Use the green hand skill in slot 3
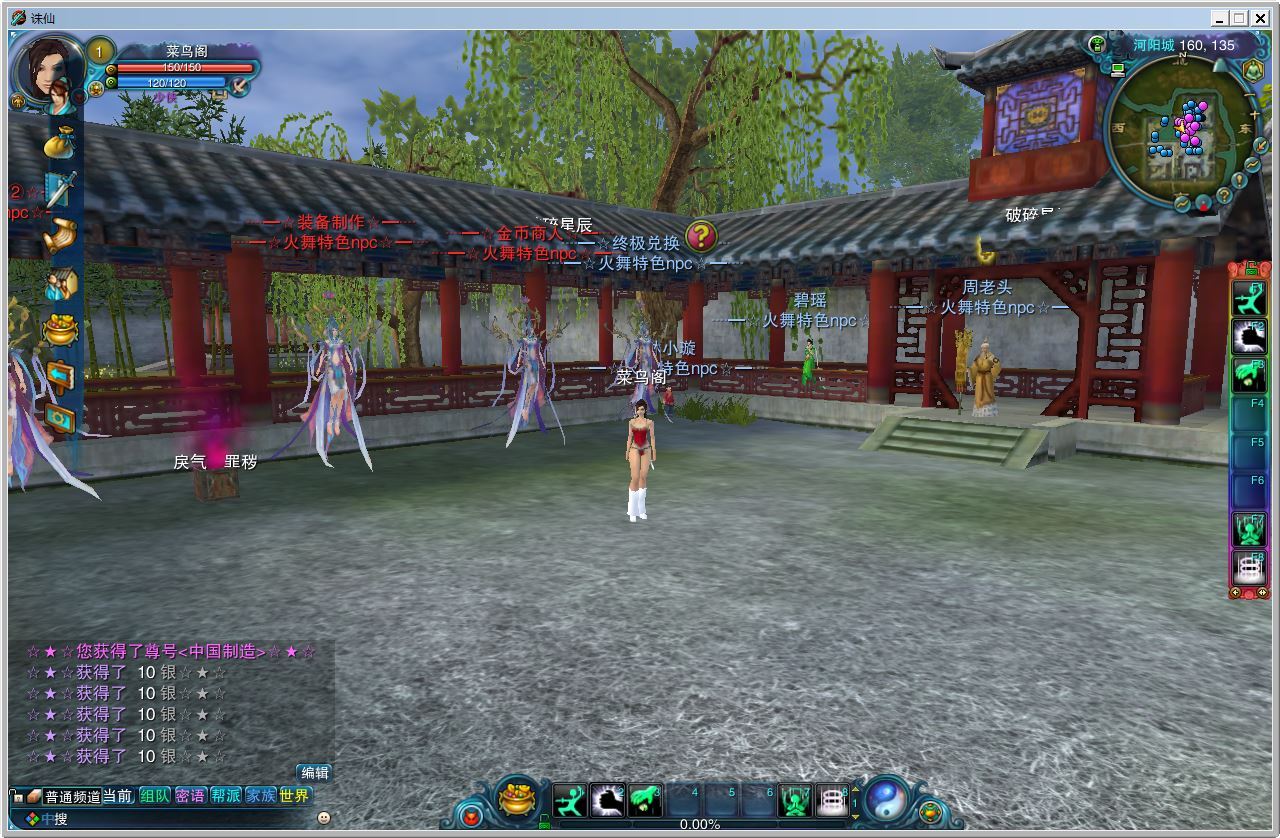This screenshot has width=1280, height=838. (x=646, y=800)
